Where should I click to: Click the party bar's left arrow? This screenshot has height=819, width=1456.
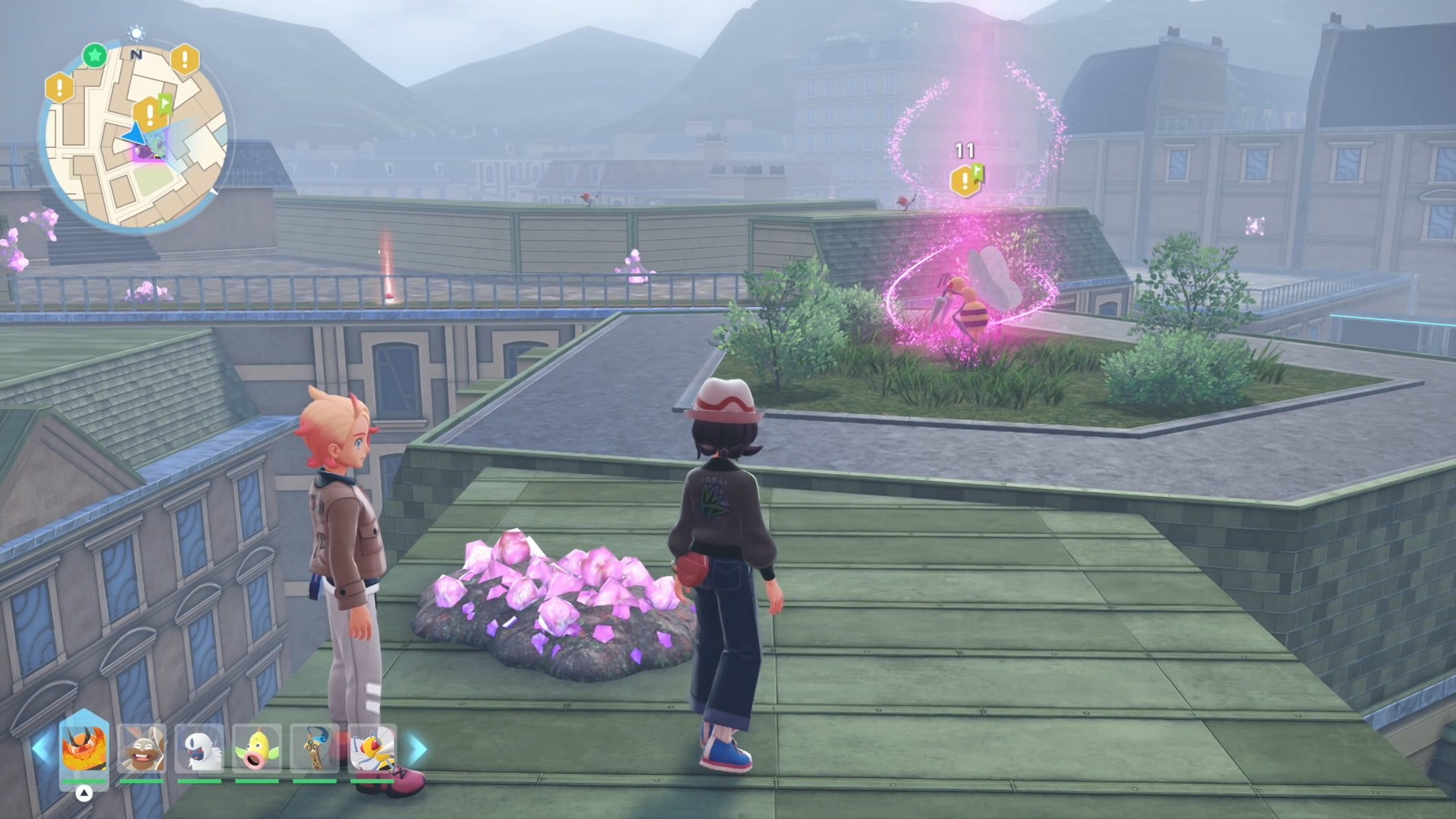pyautogui.click(x=41, y=748)
